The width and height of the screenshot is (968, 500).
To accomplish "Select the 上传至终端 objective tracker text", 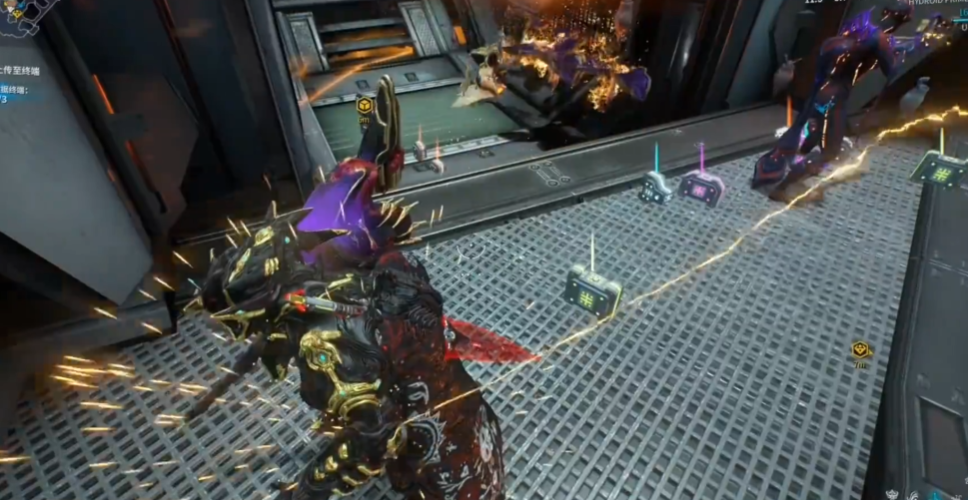I will click(22, 72).
